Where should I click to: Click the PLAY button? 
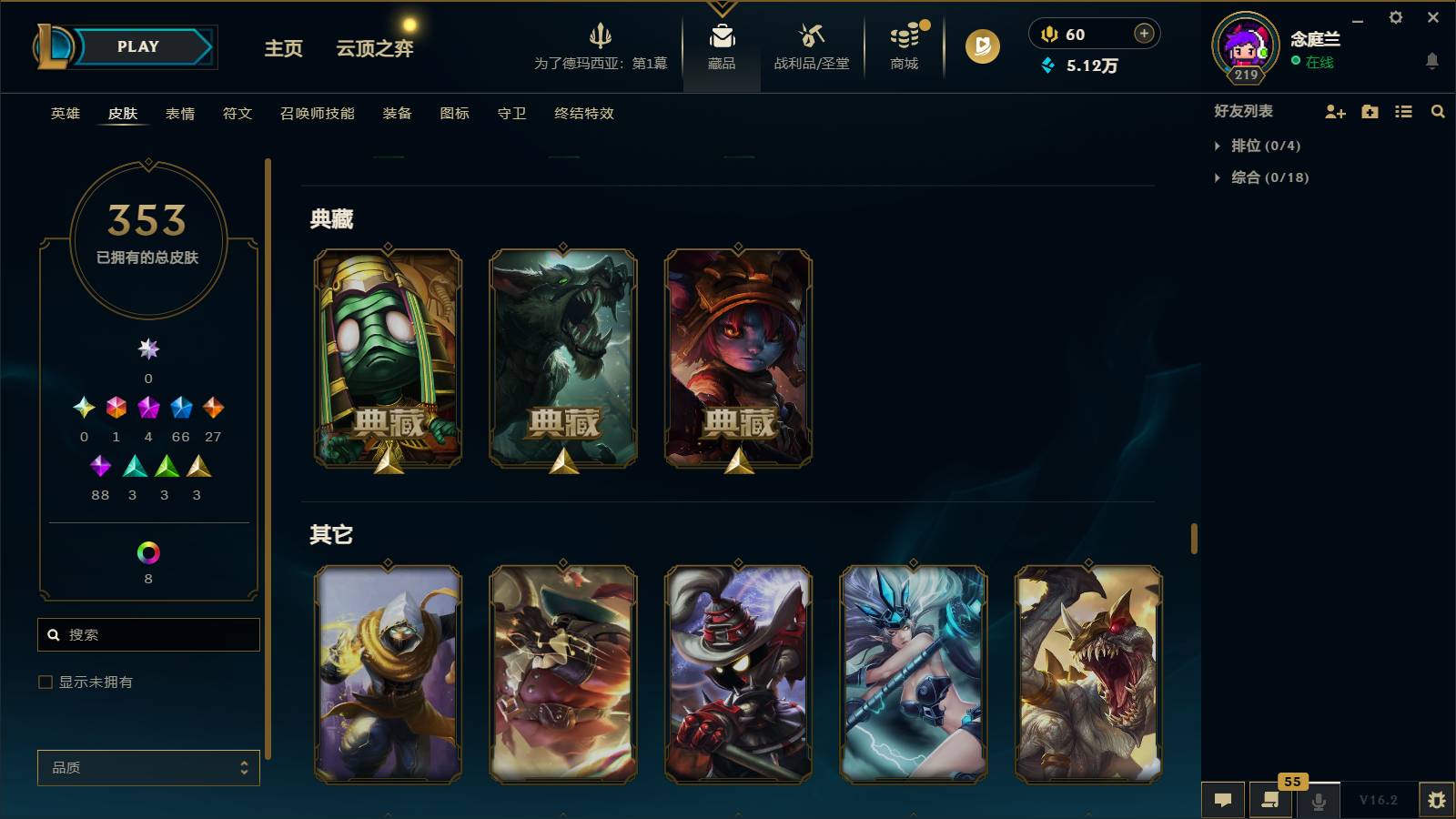[x=135, y=46]
